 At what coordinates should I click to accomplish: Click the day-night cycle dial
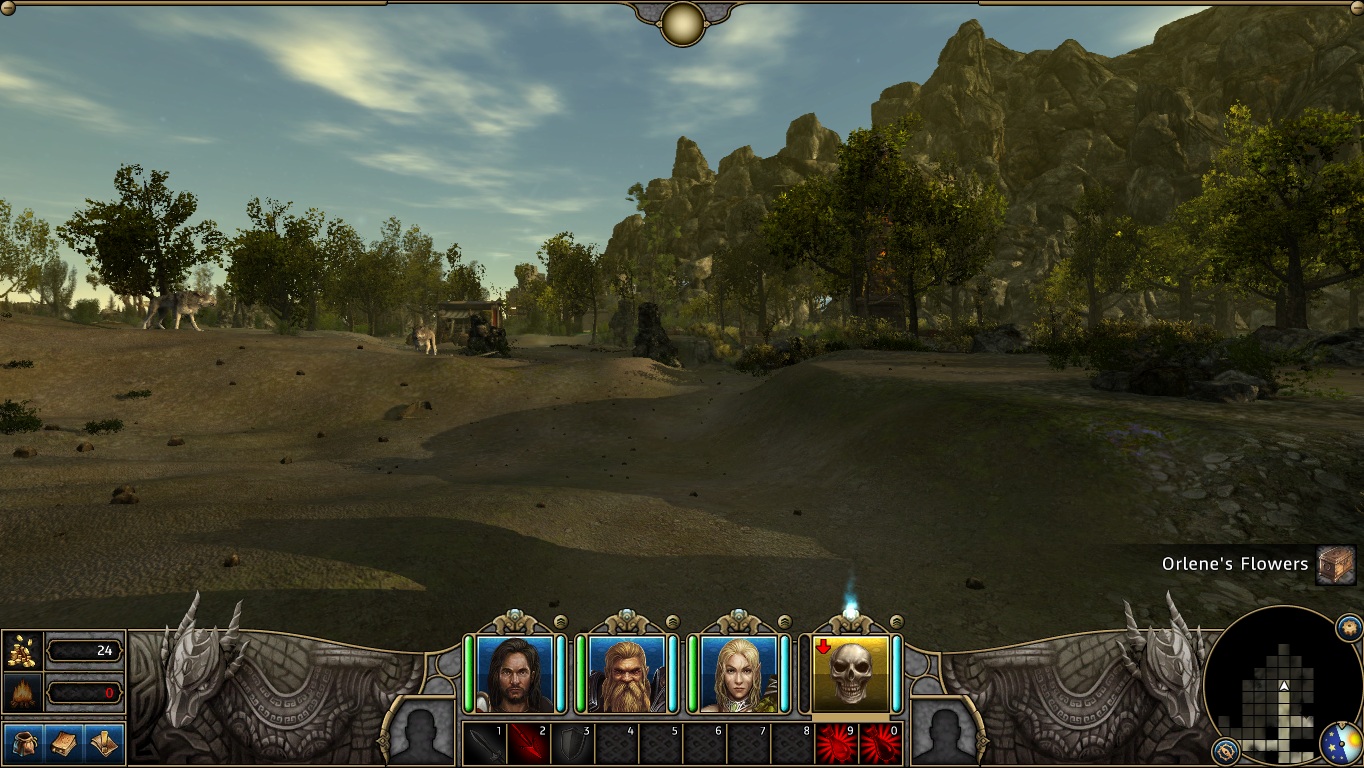tap(1340, 744)
